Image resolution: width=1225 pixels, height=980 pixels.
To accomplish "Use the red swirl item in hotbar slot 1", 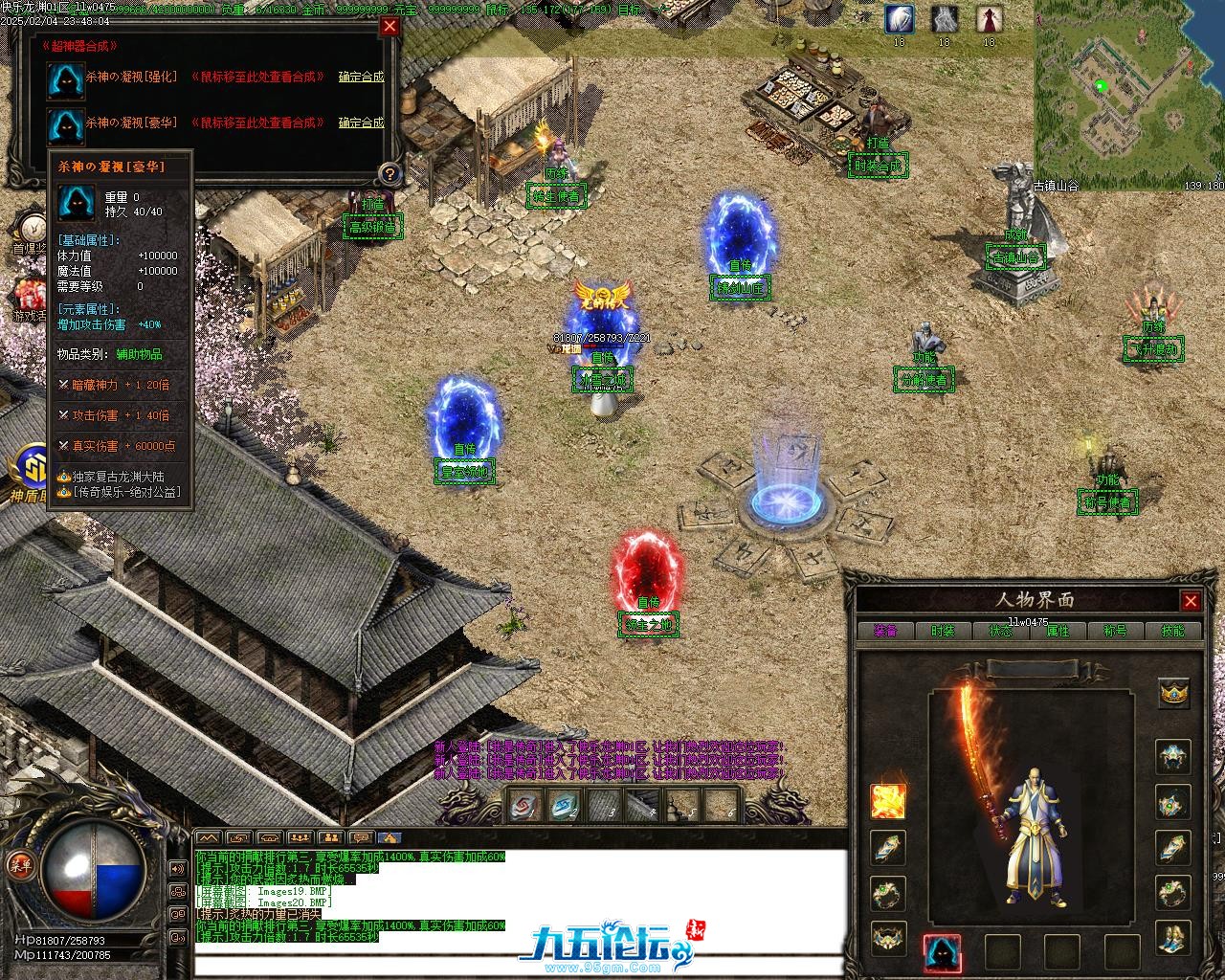I will [x=525, y=807].
